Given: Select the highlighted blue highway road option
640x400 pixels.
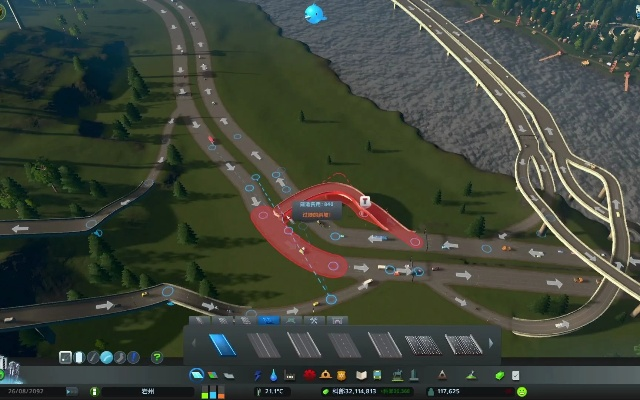Looking at the screenshot, I should click(x=222, y=344).
